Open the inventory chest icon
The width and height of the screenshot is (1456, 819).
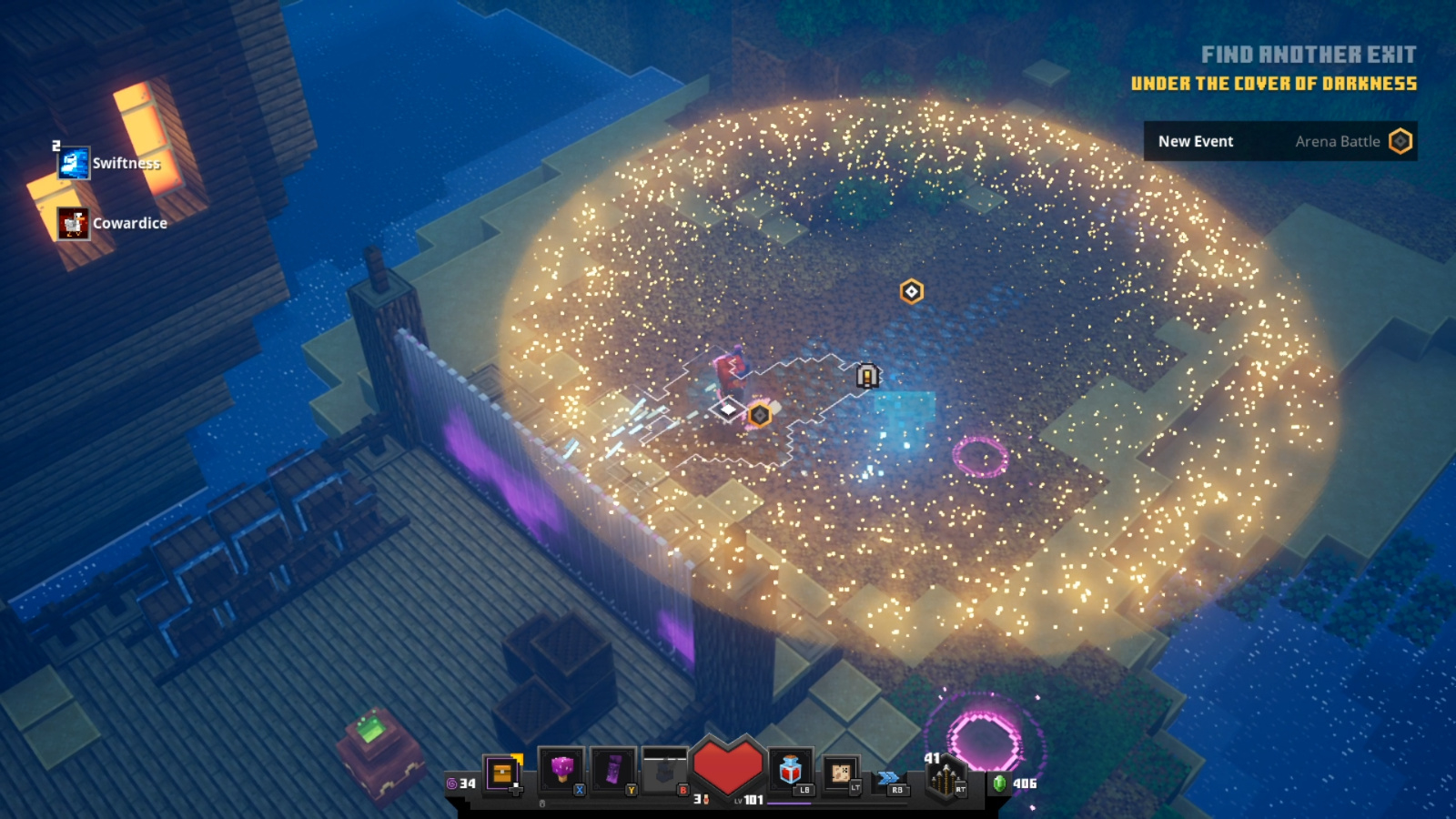[501, 773]
